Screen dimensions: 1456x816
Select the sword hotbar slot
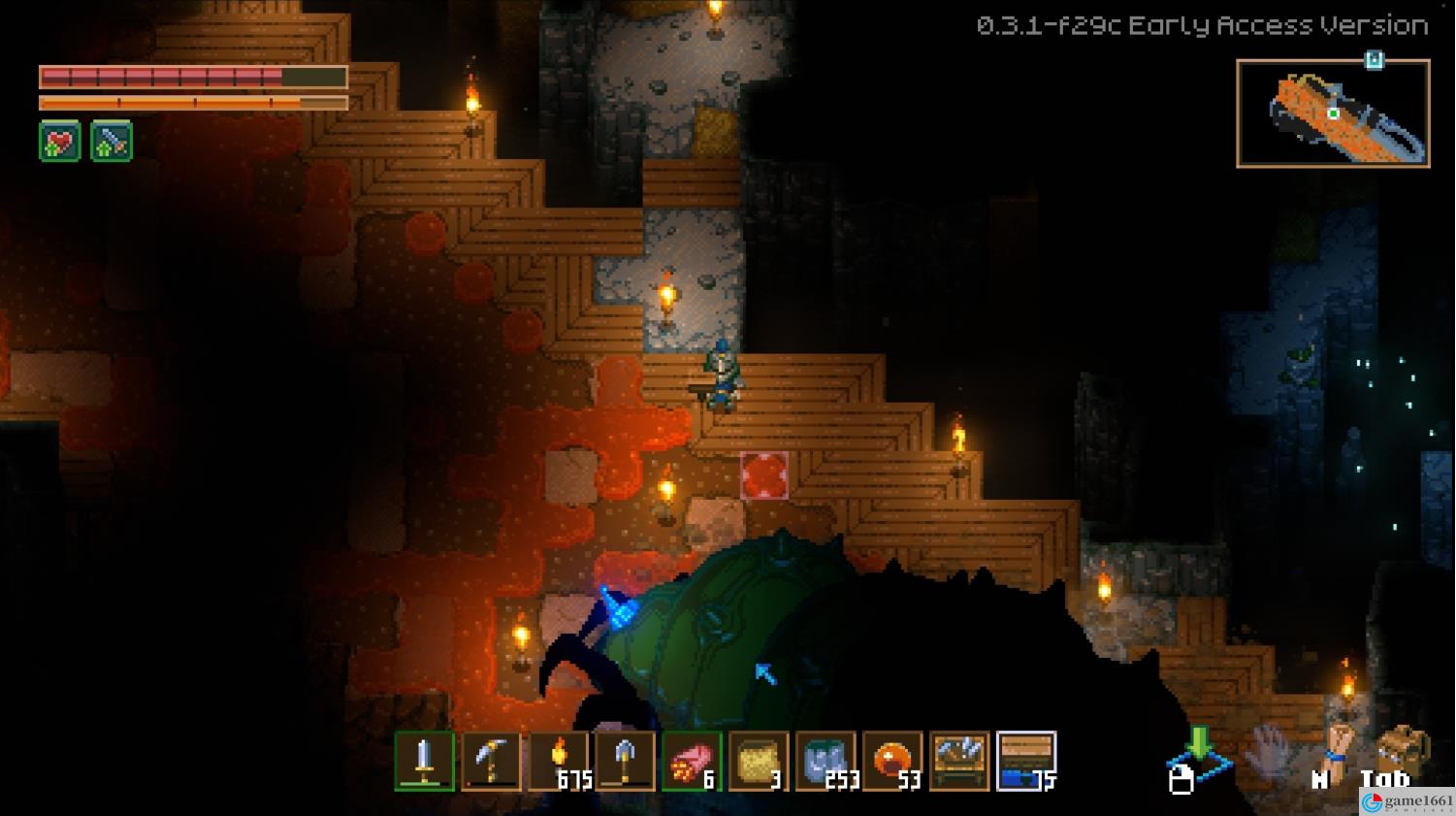point(424,761)
